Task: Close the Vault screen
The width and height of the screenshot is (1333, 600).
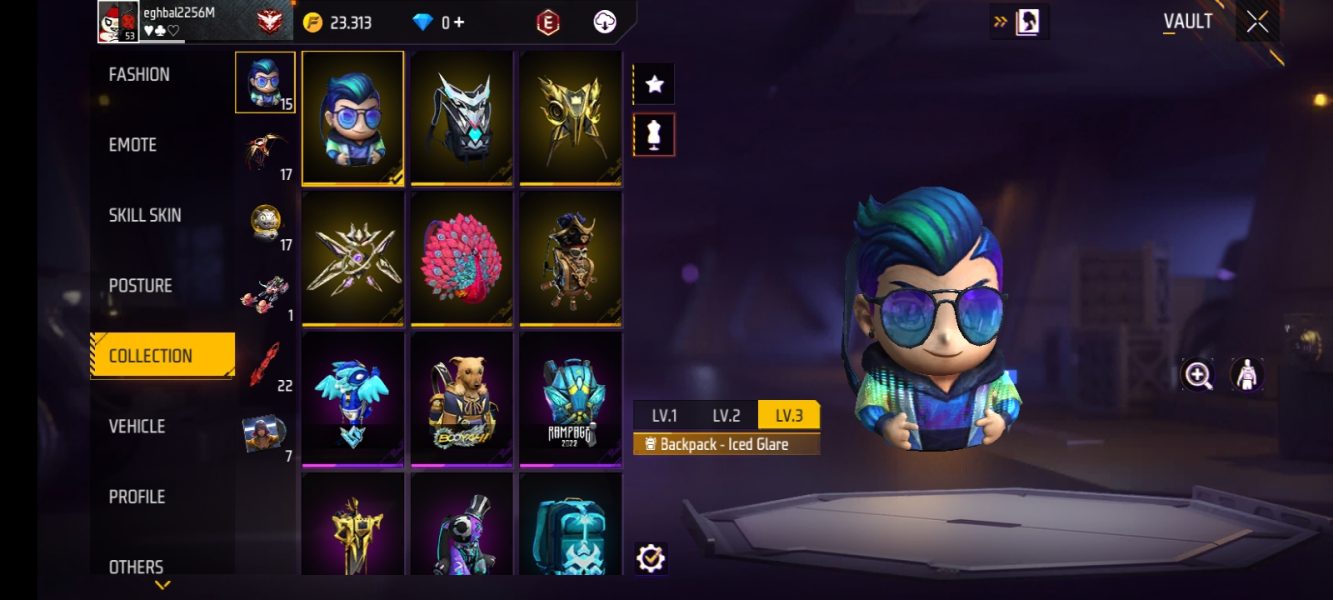Action: [1257, 22]
